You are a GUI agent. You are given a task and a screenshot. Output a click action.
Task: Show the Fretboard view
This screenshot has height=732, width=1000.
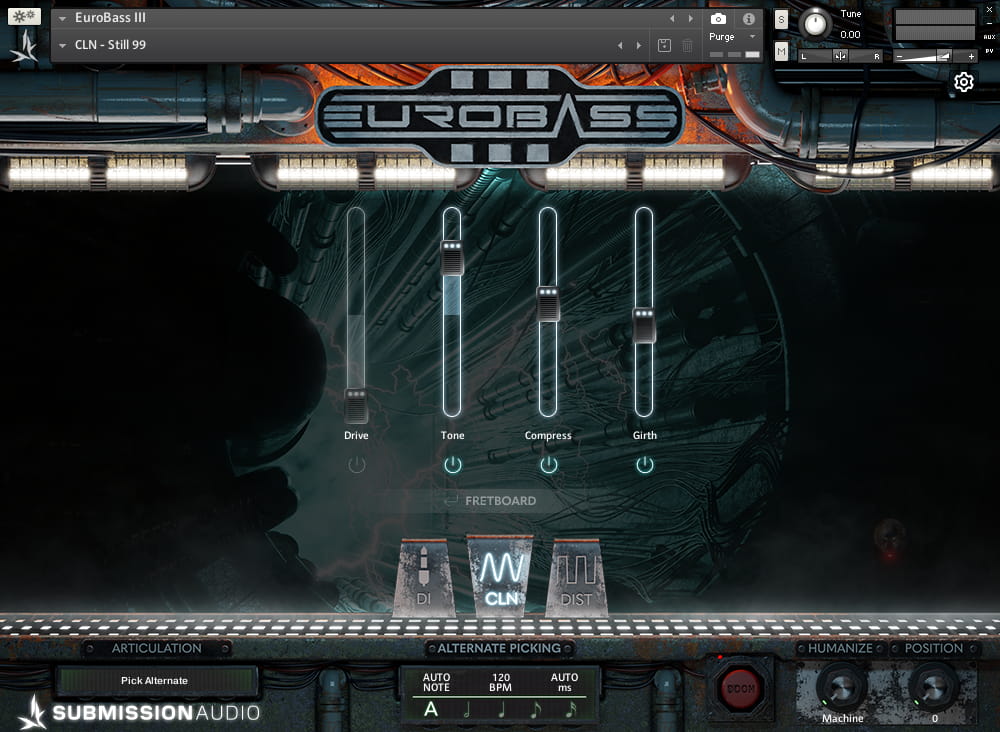[500, 500]
